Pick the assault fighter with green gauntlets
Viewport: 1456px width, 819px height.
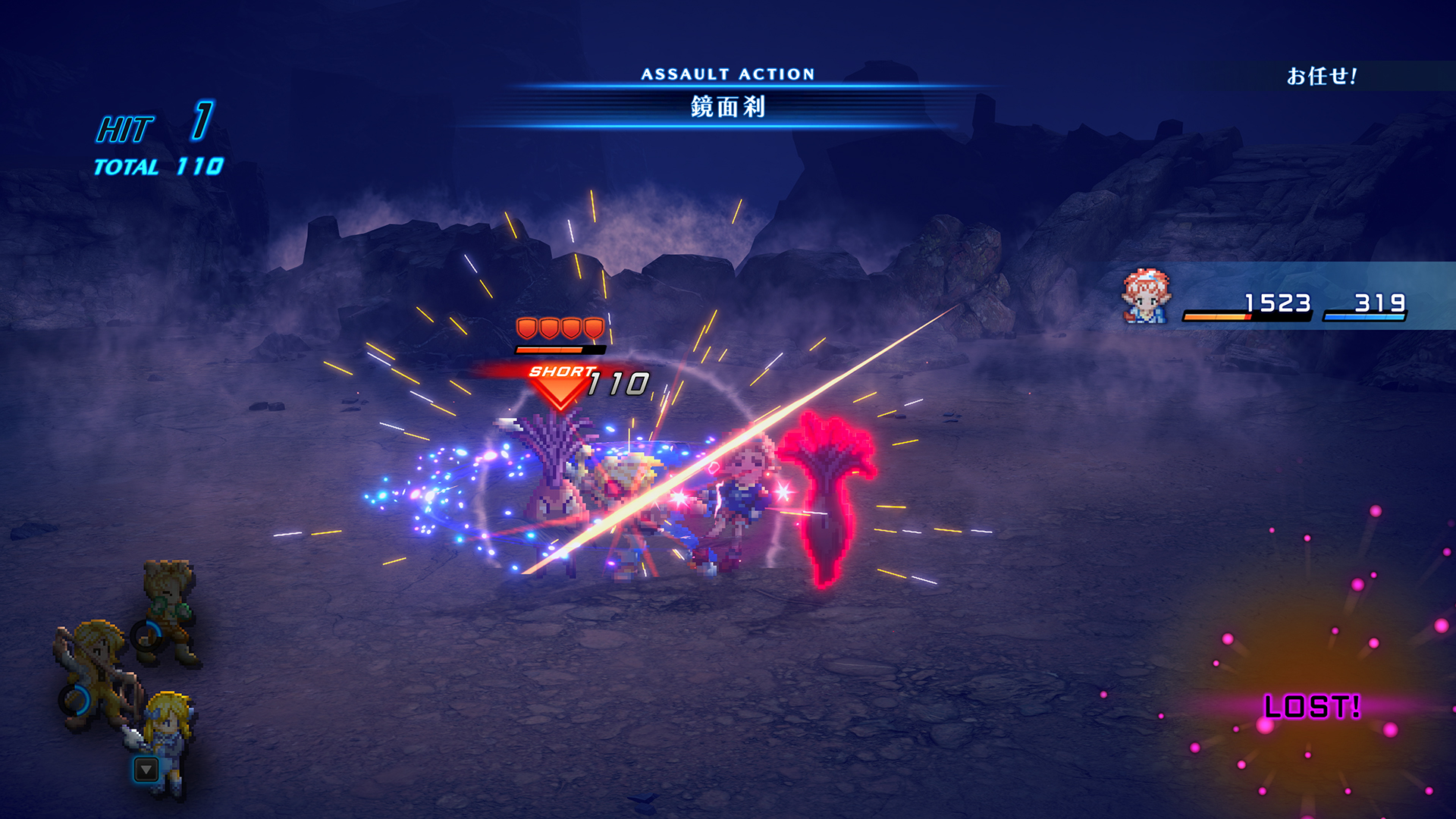(x=170, y=609)
